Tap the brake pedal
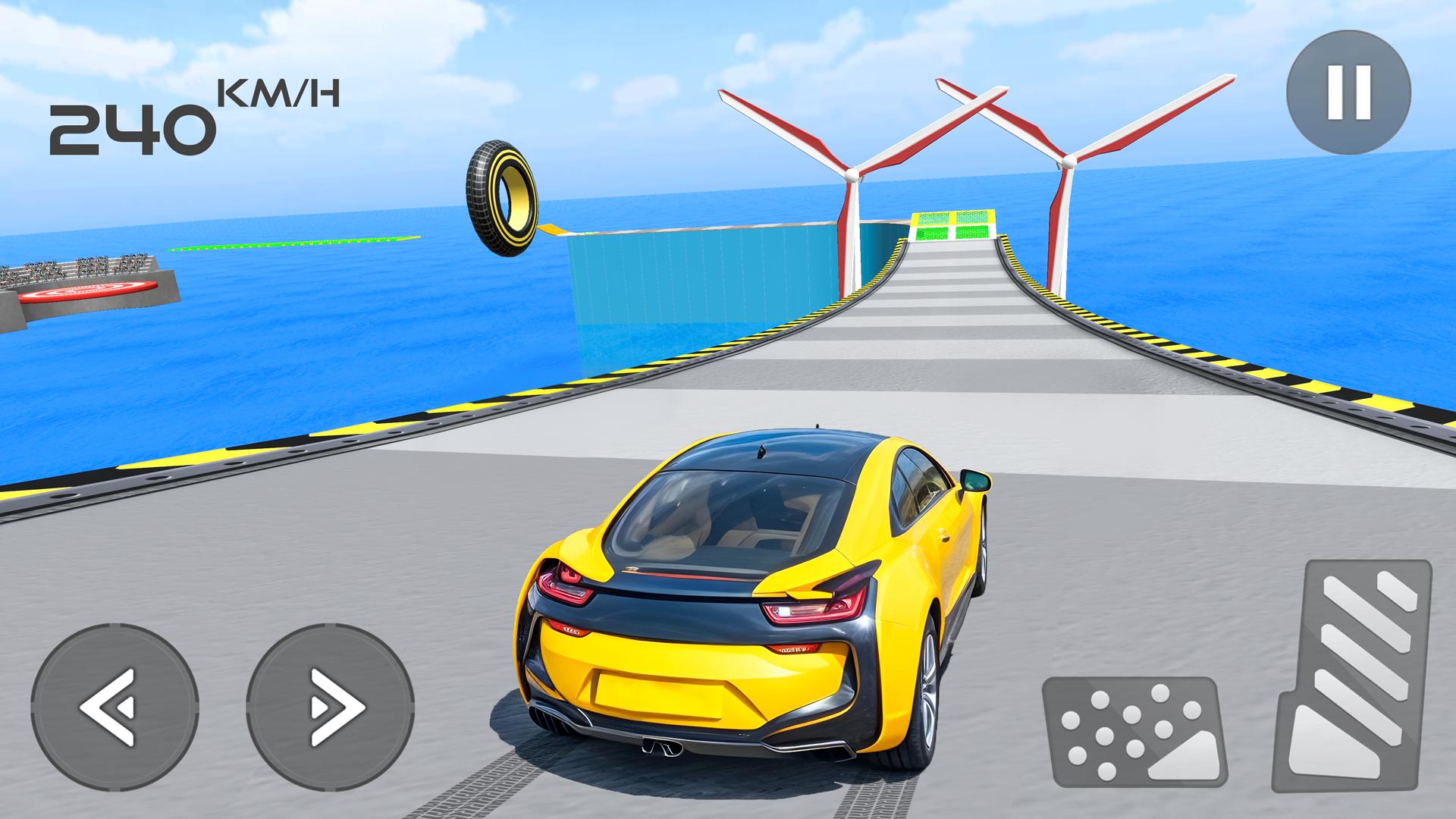 [x=1136, y=730]
